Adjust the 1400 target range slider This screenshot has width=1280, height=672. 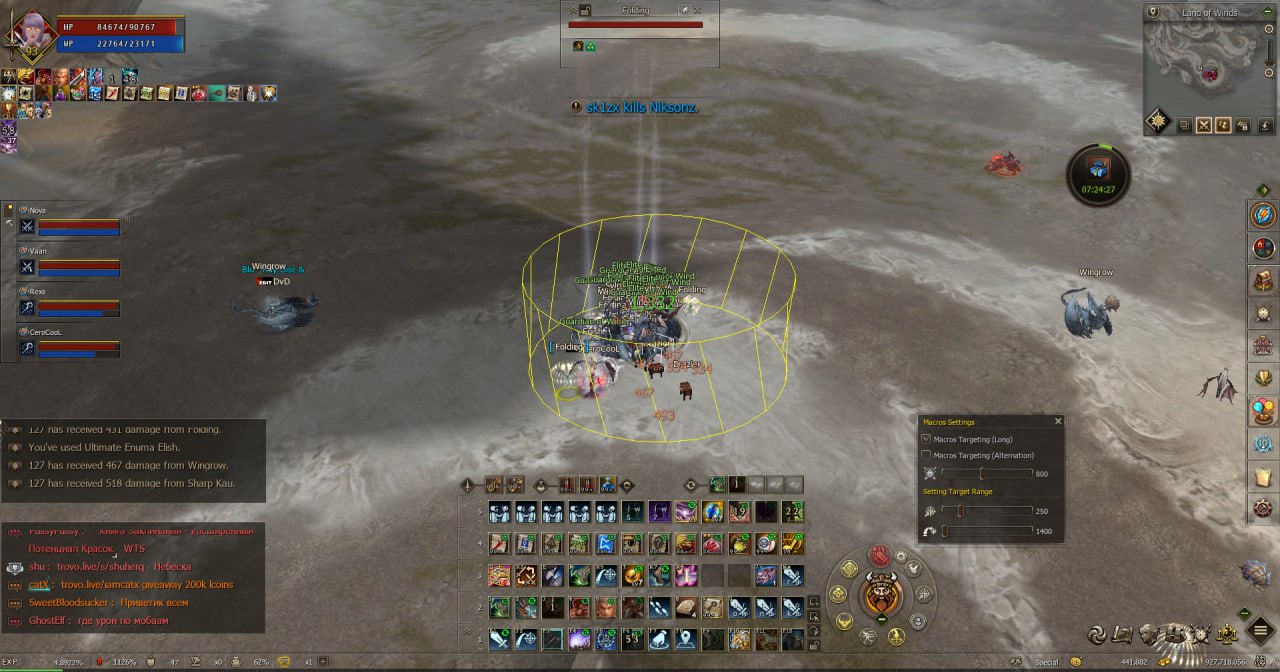(944, 531)
